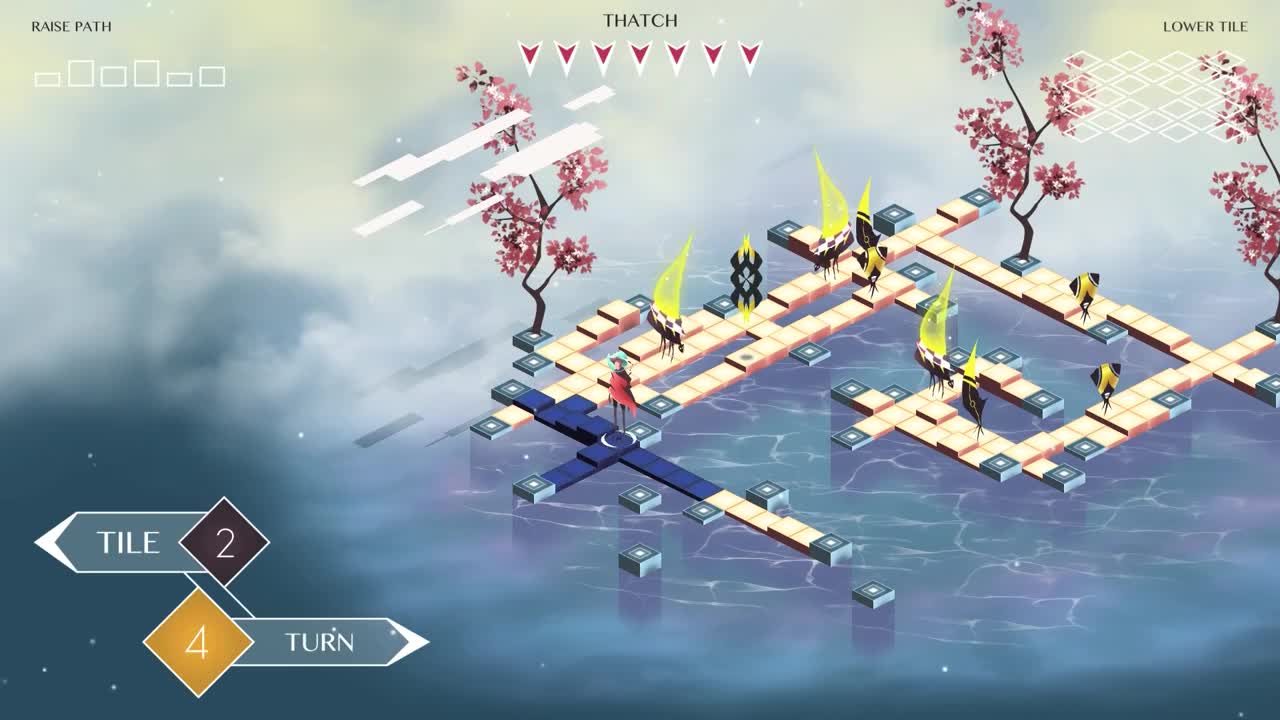Open the Thatch level title
The height and width of the screenshot is (720, 1280).
coord(640,19)
